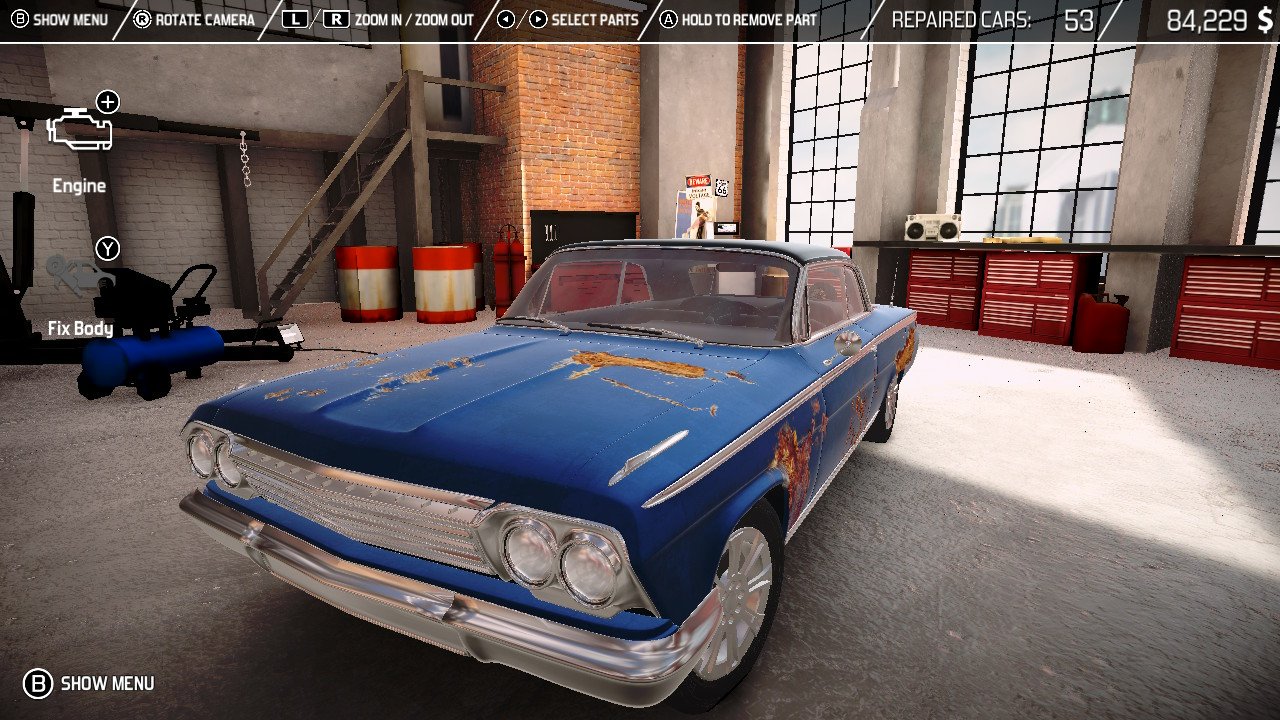
Task: Click the rotate camera circular icon
Action: point(143,17)
